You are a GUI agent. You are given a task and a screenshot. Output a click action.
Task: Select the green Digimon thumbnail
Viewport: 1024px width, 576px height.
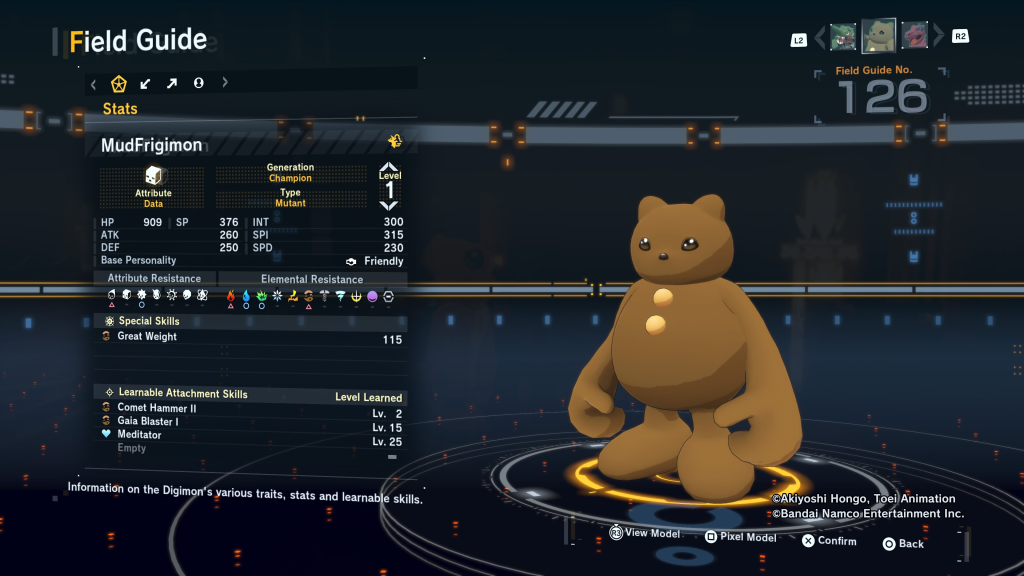(843, 37)
